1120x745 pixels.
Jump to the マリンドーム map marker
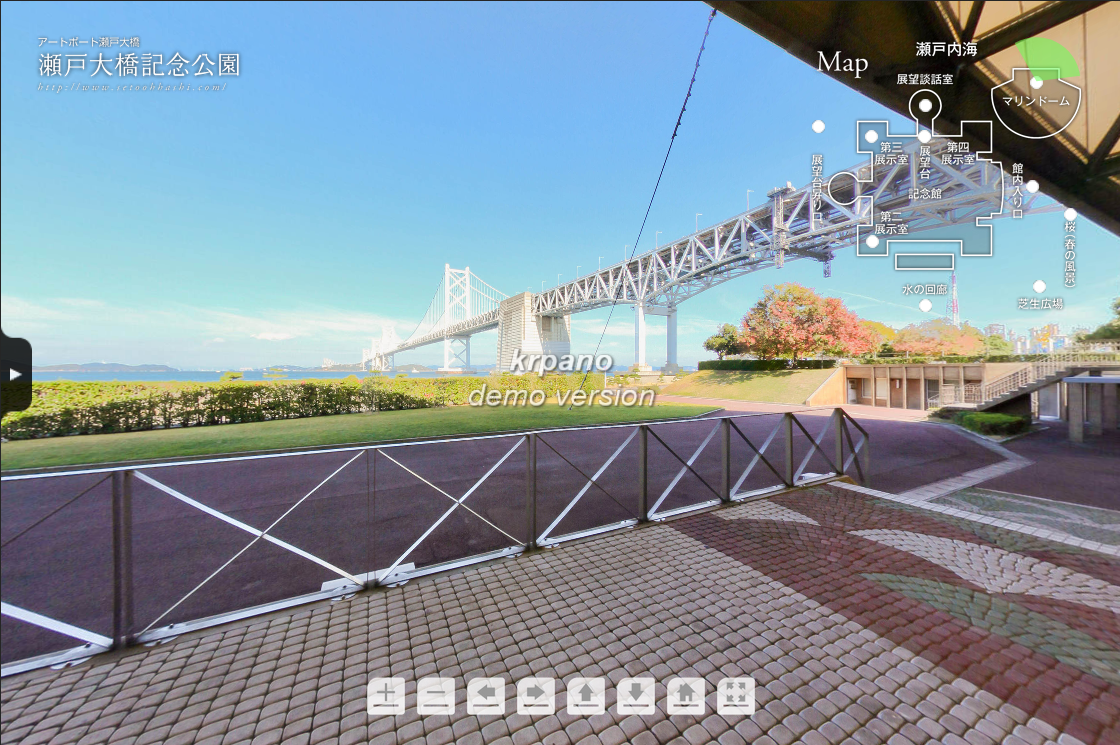(1036, 83)
